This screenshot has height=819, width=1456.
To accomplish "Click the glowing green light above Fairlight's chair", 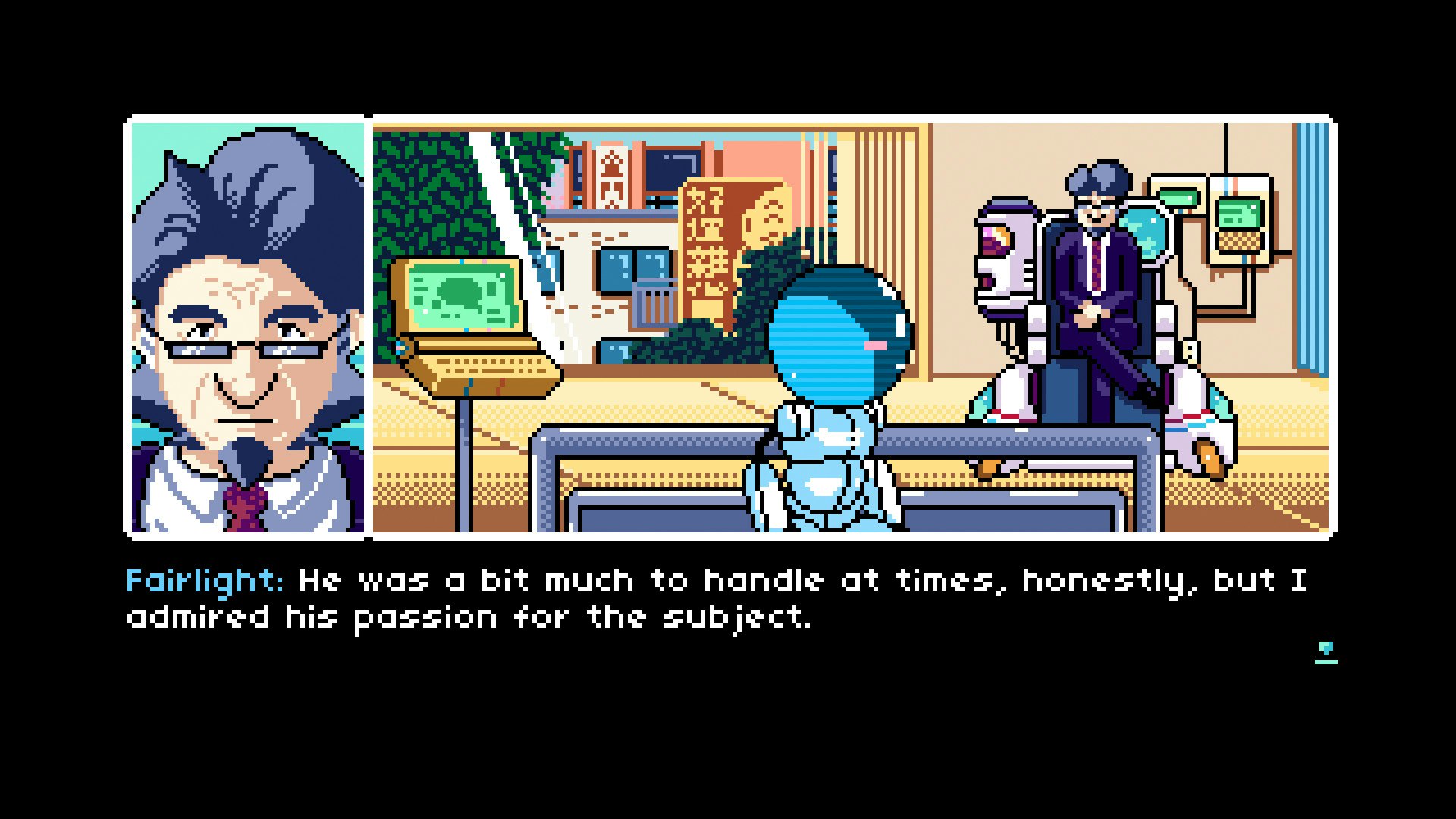I will [1180, 196].
